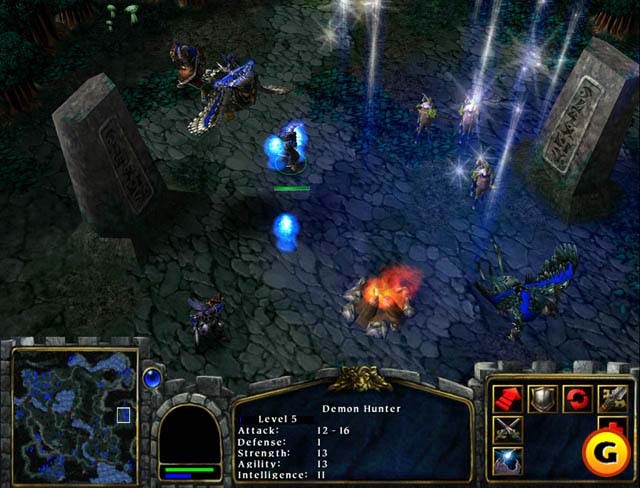The width and height of the screenshot is (640, 488).
Task: Activate the red circular arrows command
Action: pyautogui.click(x=576, y=399)
